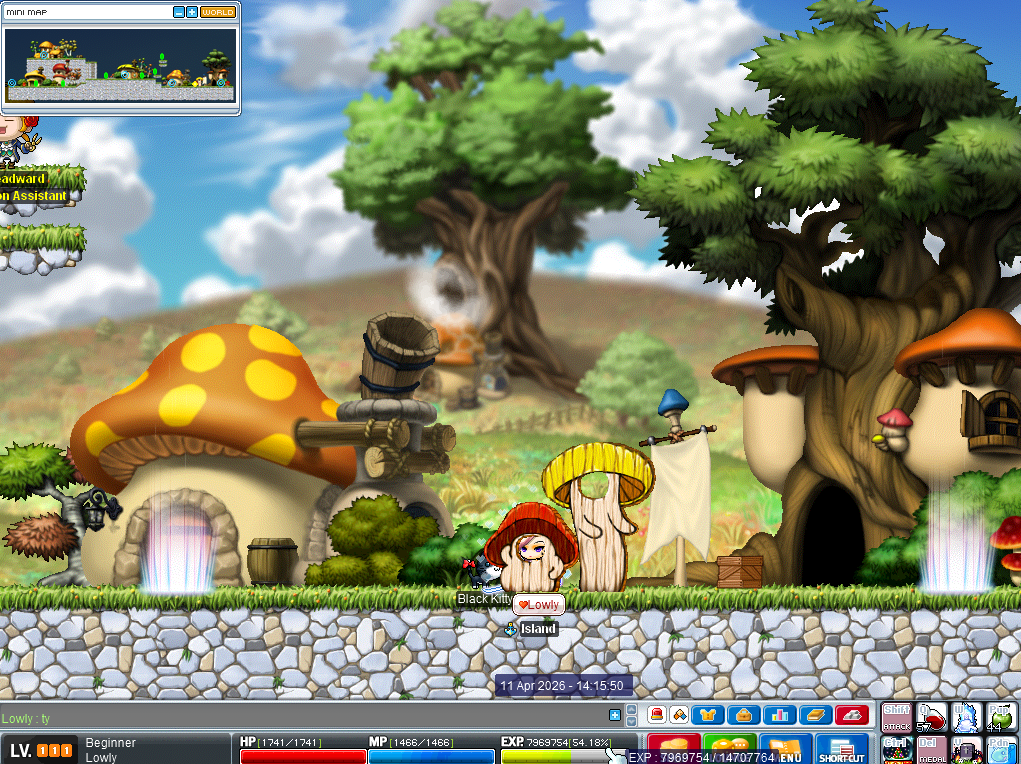
Task: Open the inventory bag button
Action: [x=744, y=714]
